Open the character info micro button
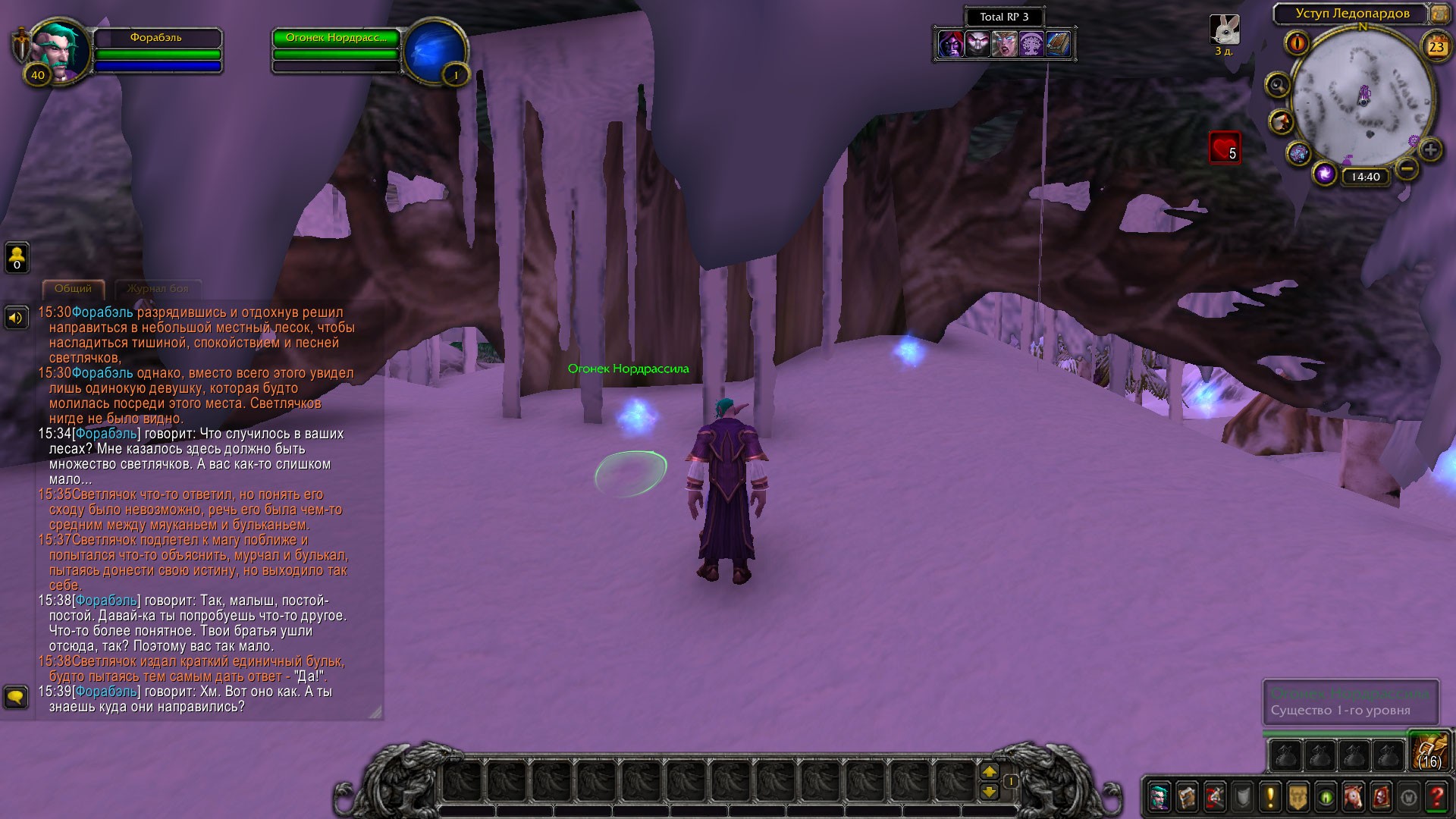This screenshot has height=819, width=1456. click(1159, 797)
